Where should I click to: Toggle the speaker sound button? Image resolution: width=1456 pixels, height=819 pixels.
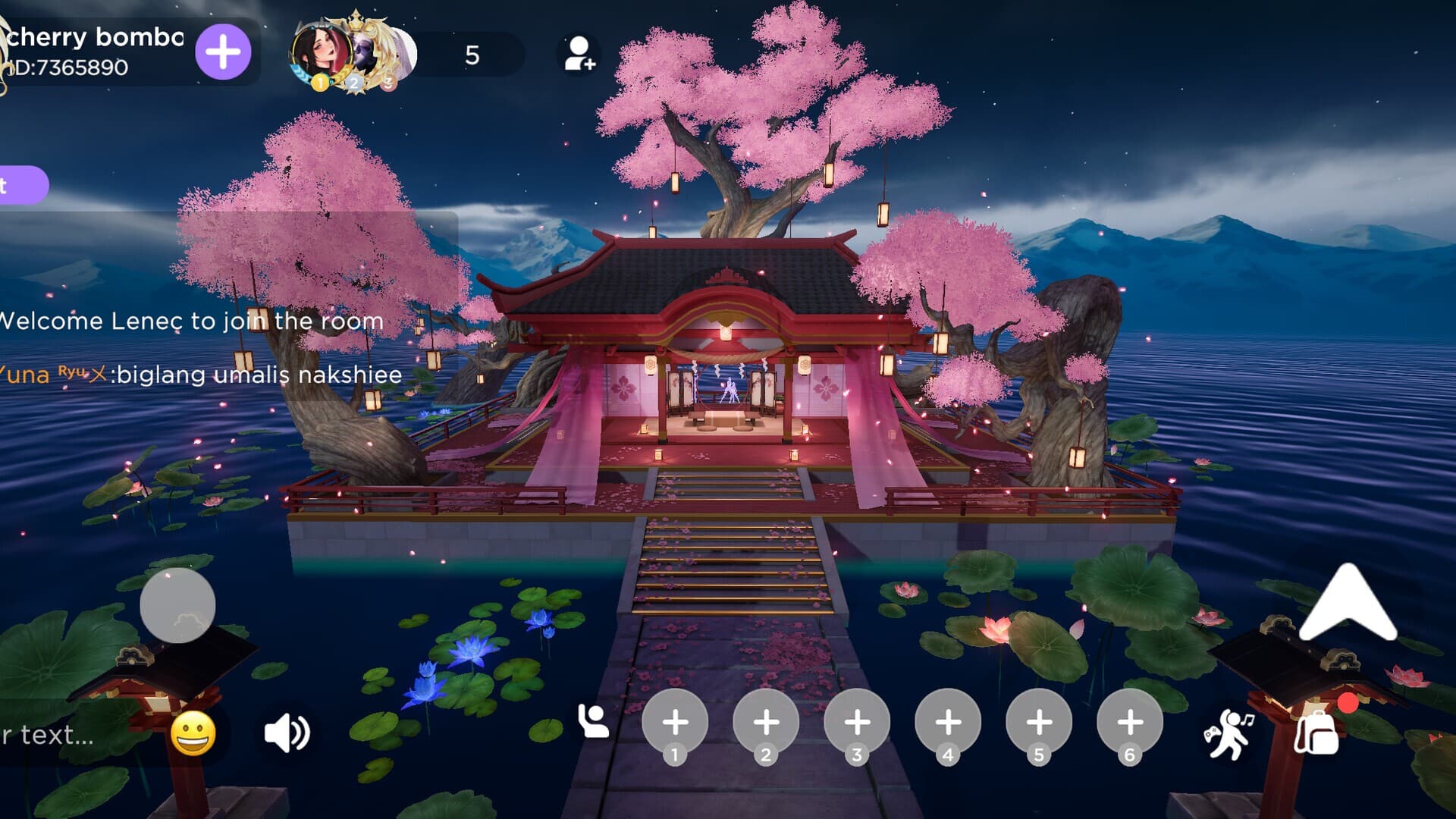[287, 734]
